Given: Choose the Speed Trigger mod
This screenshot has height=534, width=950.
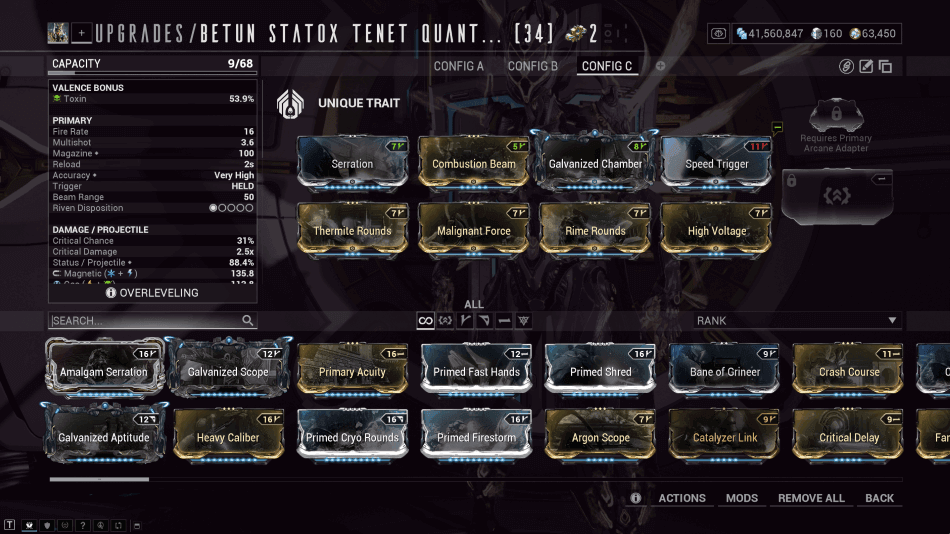Looking at the screenshot, I should point(717,163).
